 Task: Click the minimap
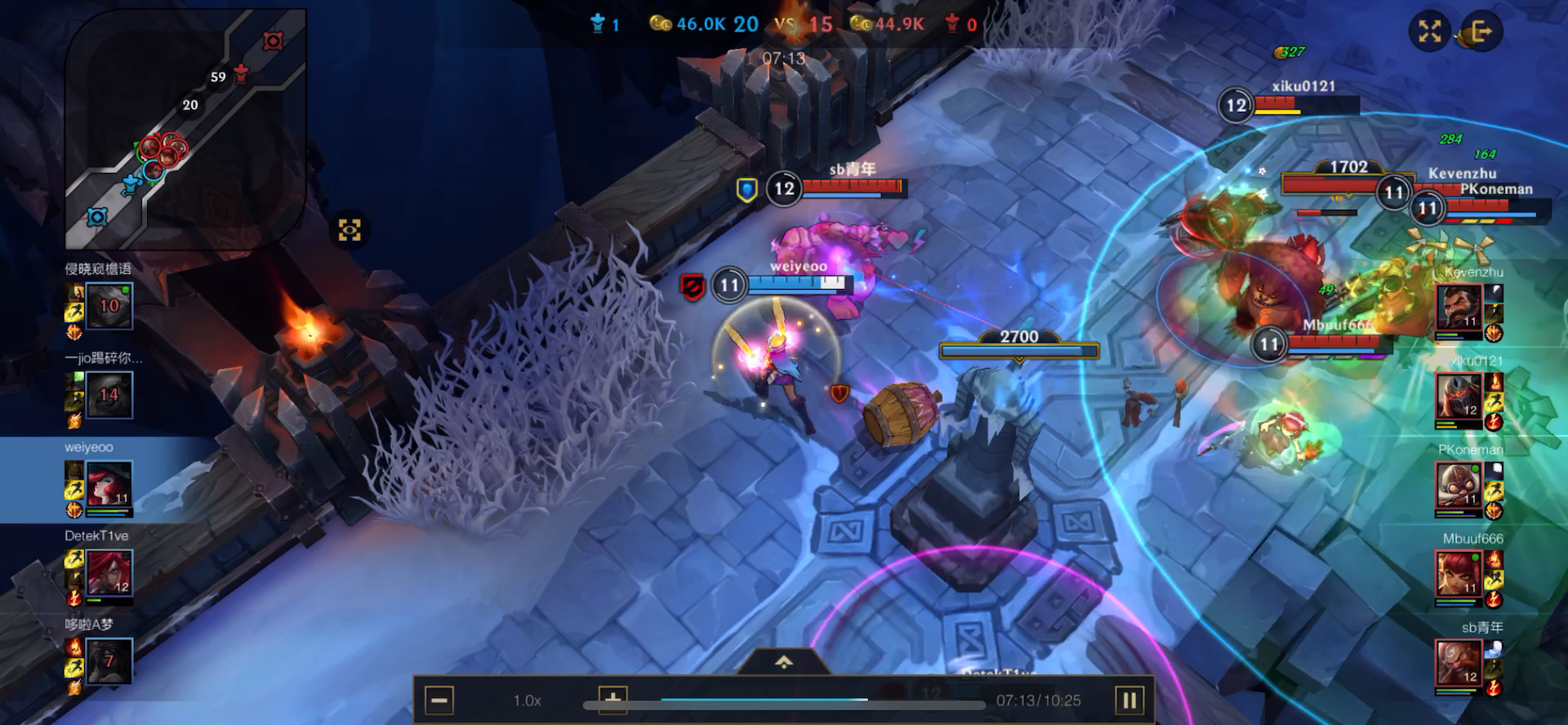185,128
